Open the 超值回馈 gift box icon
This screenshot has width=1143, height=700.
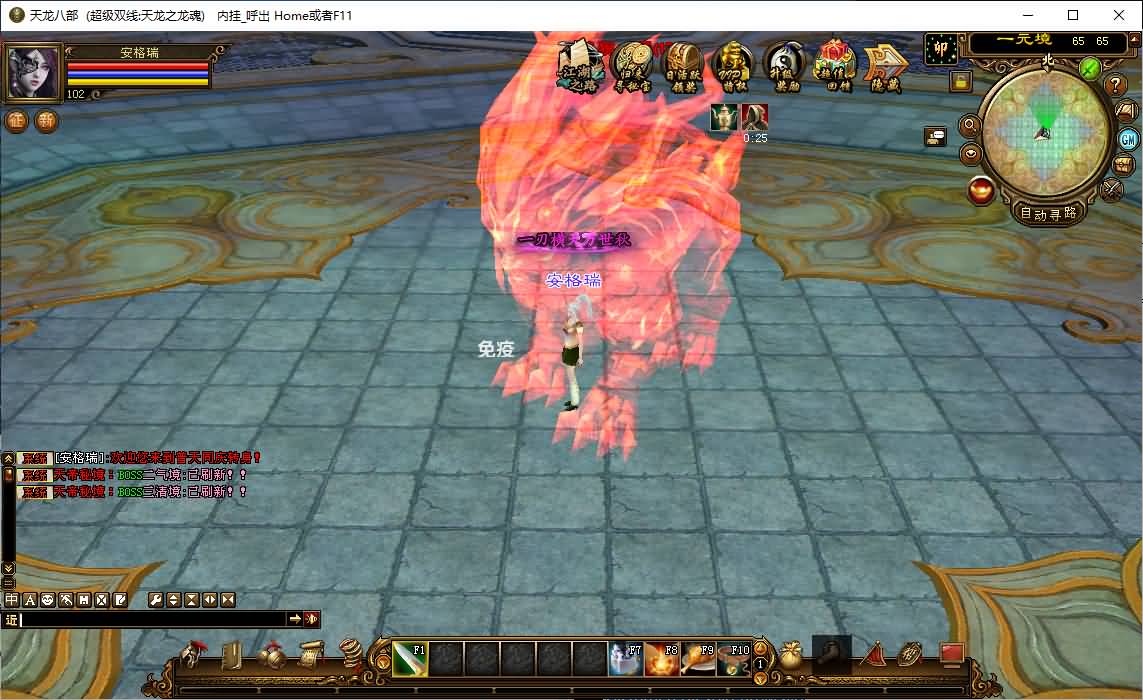click(835, 67)
